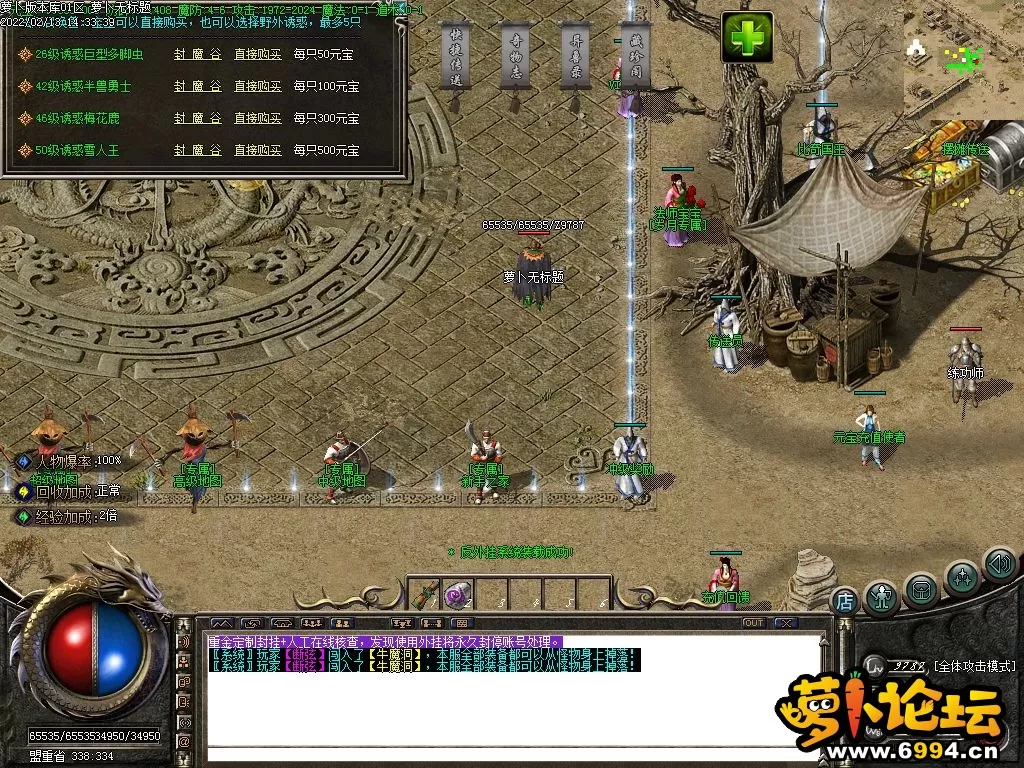Select the purple scroll hotbar slot
The image size is (1024, 768).
pyautogui.click(x=457, y=595)
